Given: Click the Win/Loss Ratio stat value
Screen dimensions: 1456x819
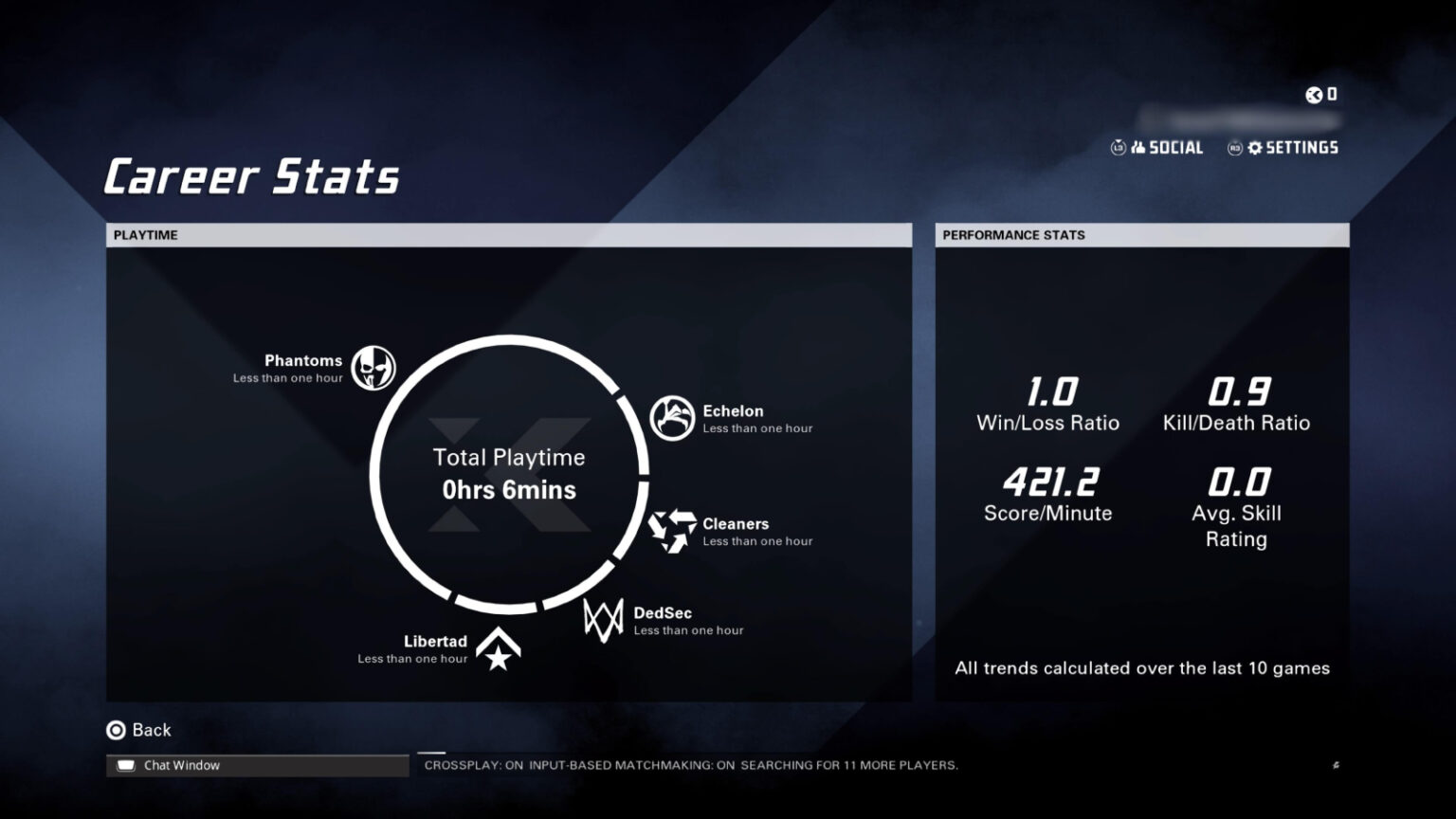Looking at the screenshot, I should pyautogui.click(x=1050, y=390).
